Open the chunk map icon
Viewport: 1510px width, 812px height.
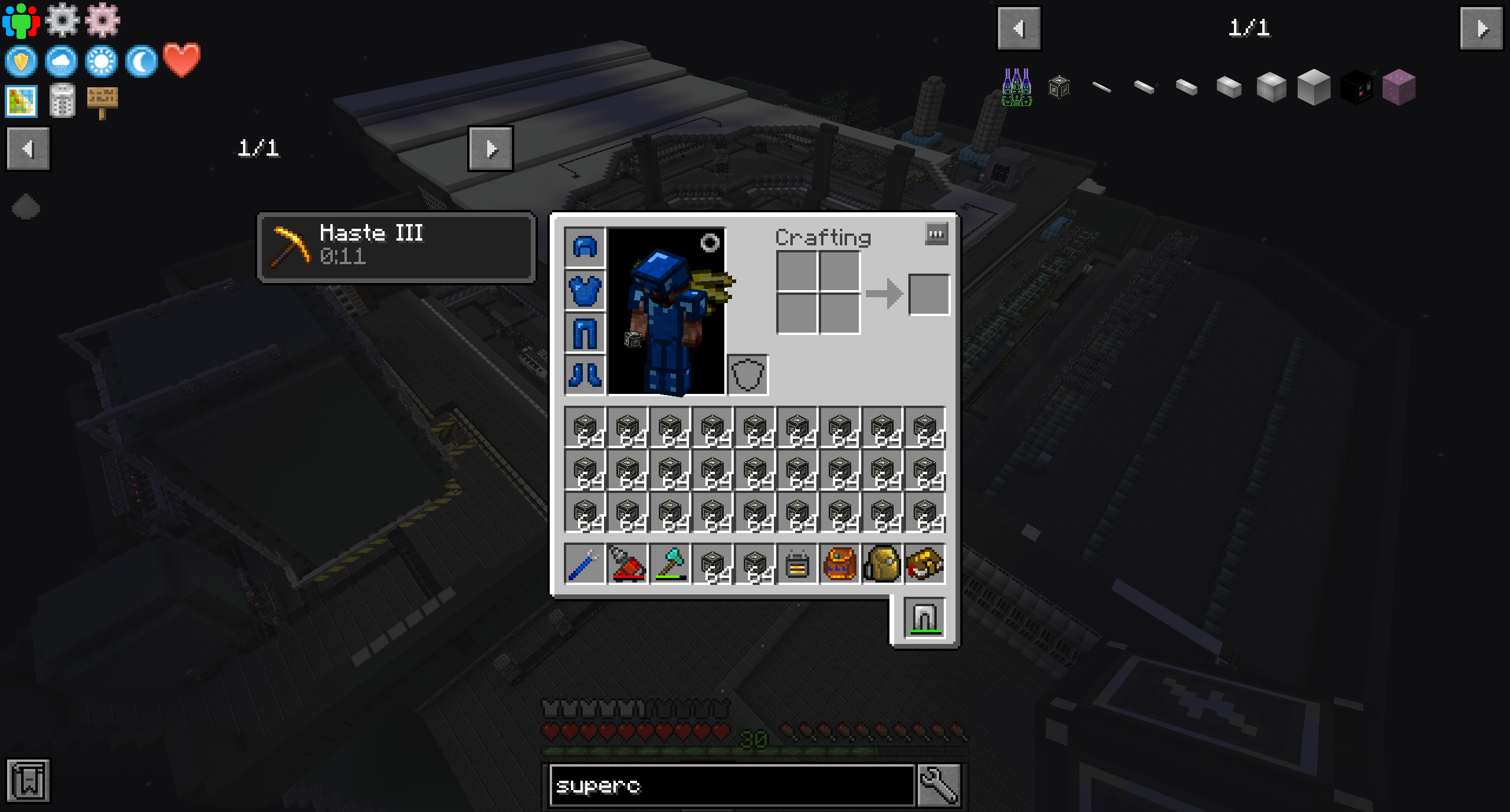[x=21, y=101]
